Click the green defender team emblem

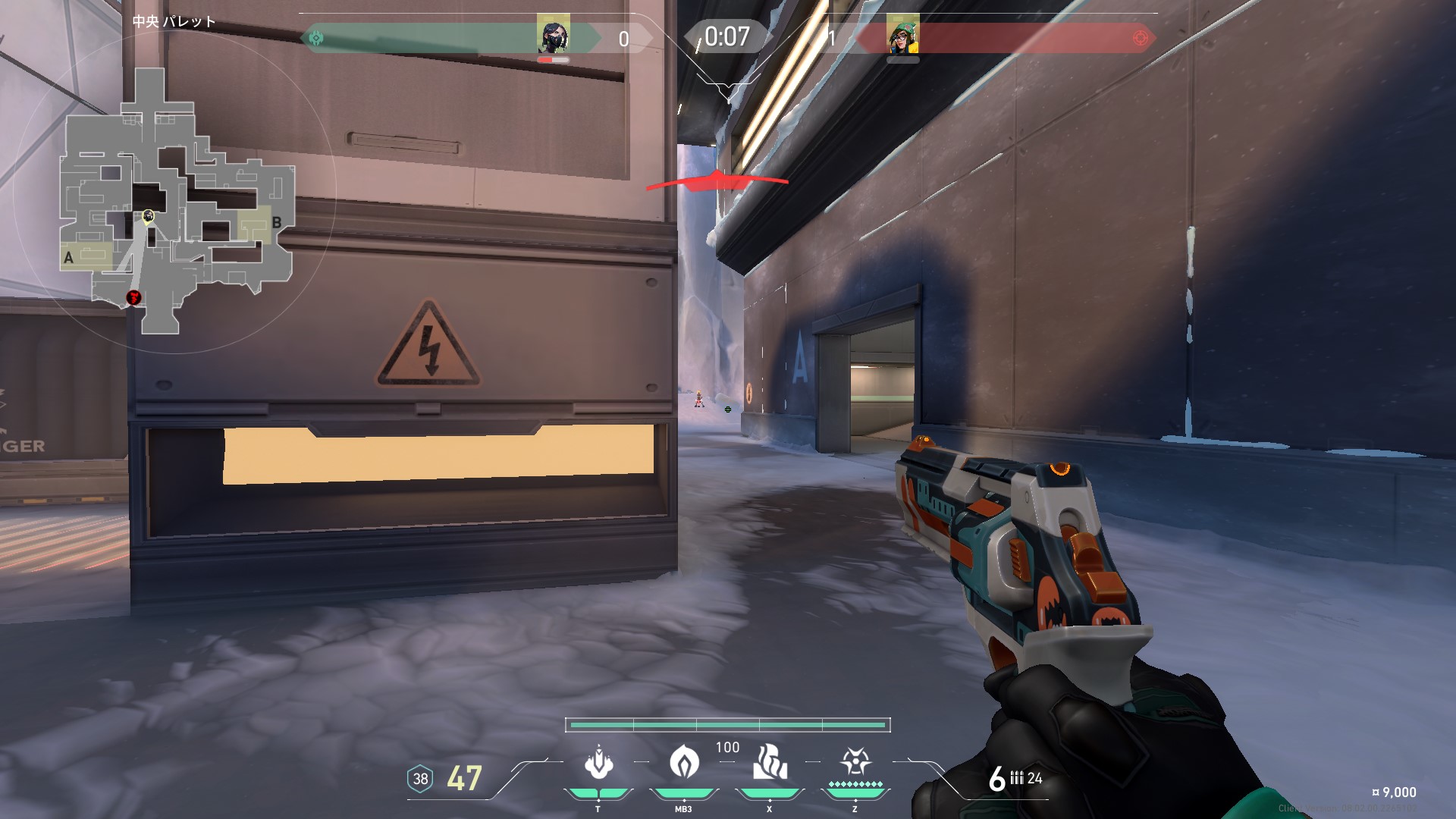click(316, 38)
